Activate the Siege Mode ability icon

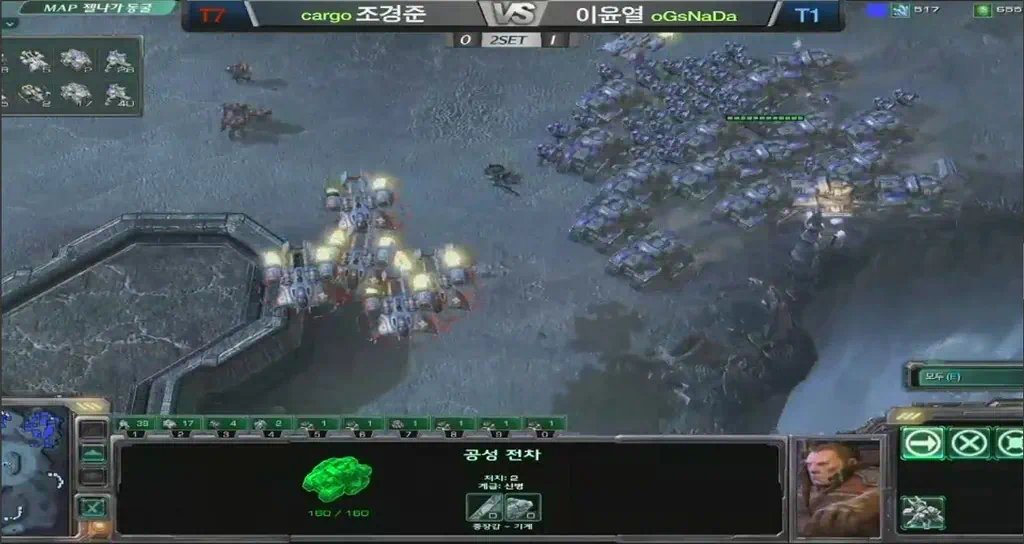[922, 512]
